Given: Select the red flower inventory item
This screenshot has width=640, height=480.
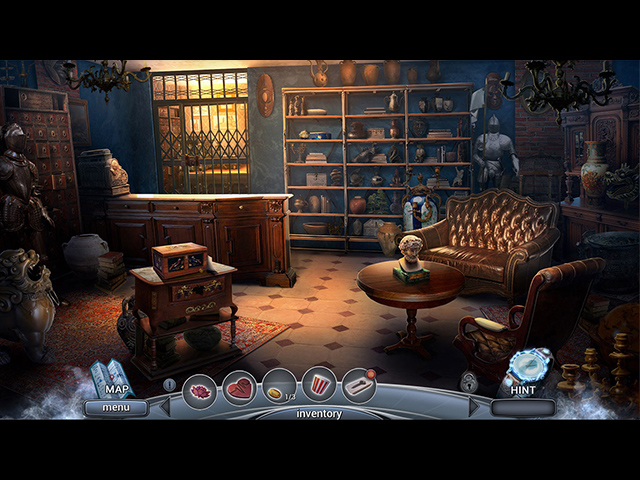Looking at the screenshot, I should pyautogui.click(x=200, y=389).
